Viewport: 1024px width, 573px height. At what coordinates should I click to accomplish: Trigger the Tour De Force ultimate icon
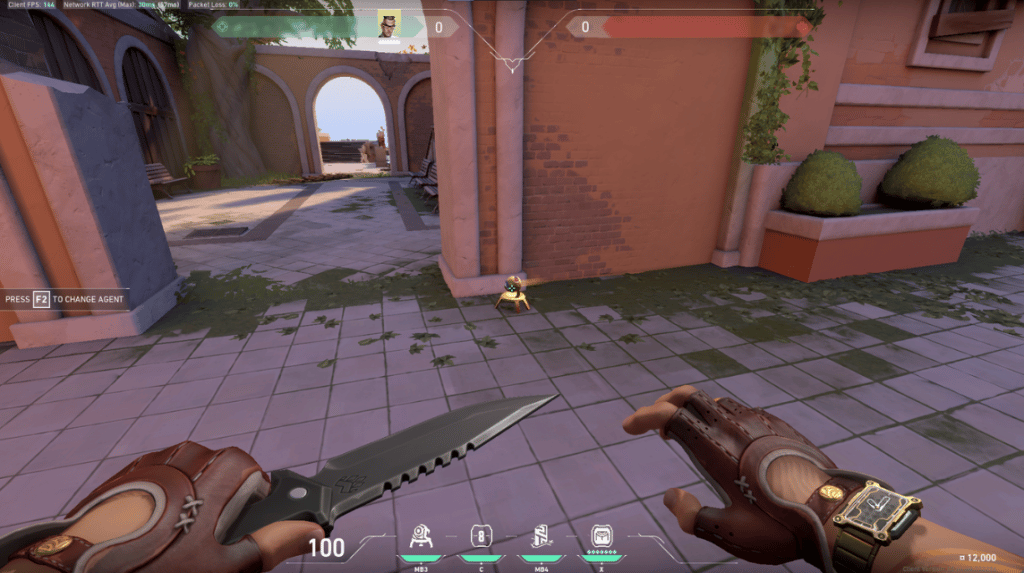(601, 537)
